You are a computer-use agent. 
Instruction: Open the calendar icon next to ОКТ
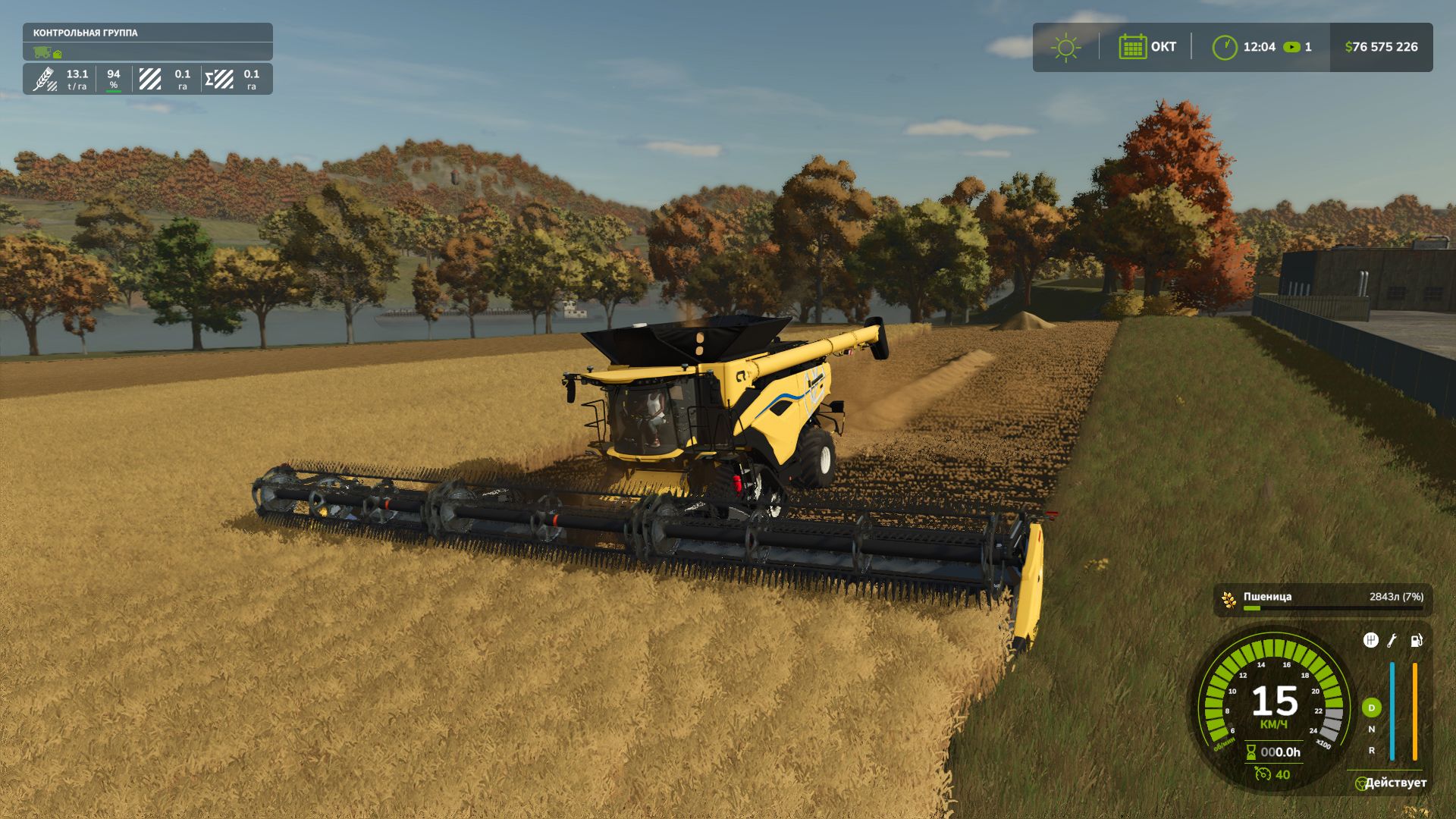[1132, 47]
